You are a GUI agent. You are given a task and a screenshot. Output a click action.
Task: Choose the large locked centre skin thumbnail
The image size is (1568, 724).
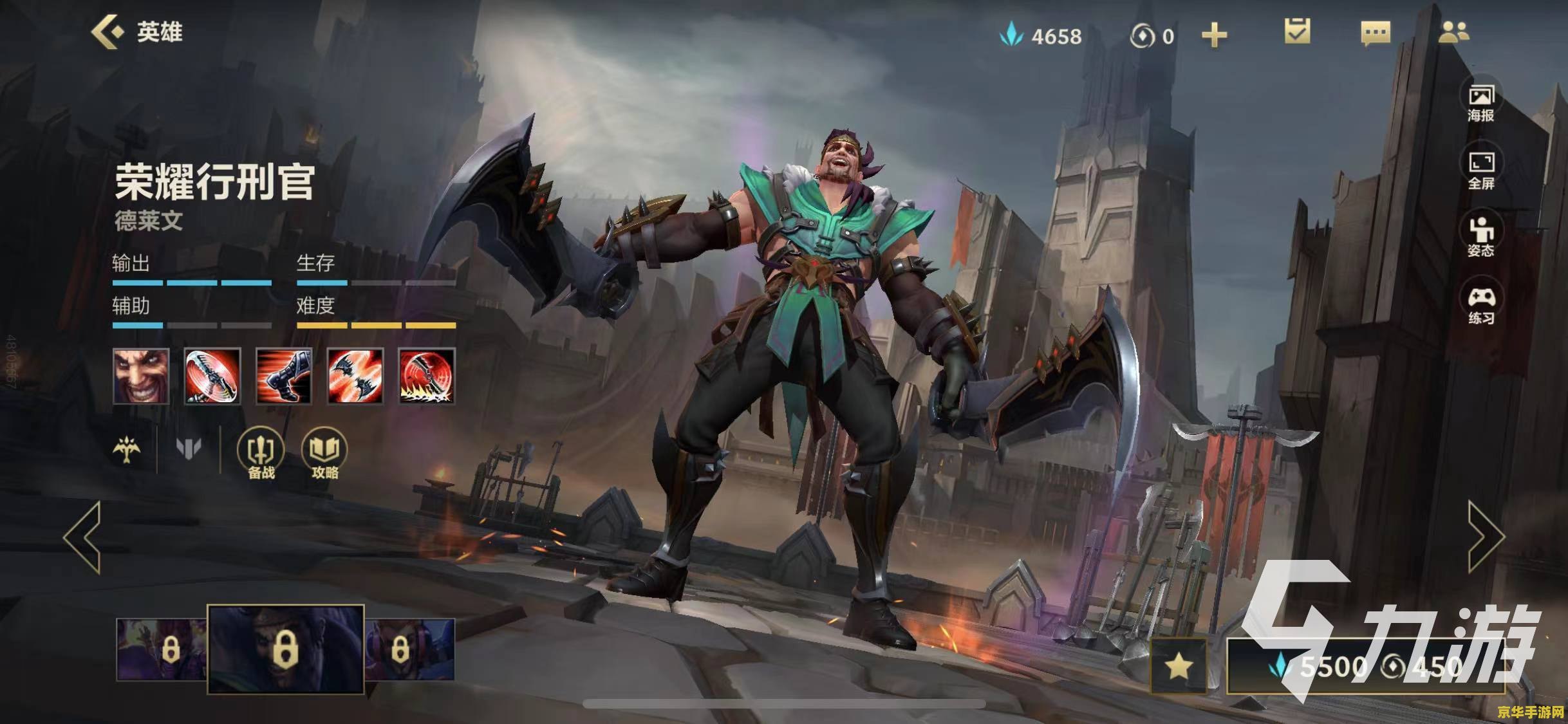point(285,649)
